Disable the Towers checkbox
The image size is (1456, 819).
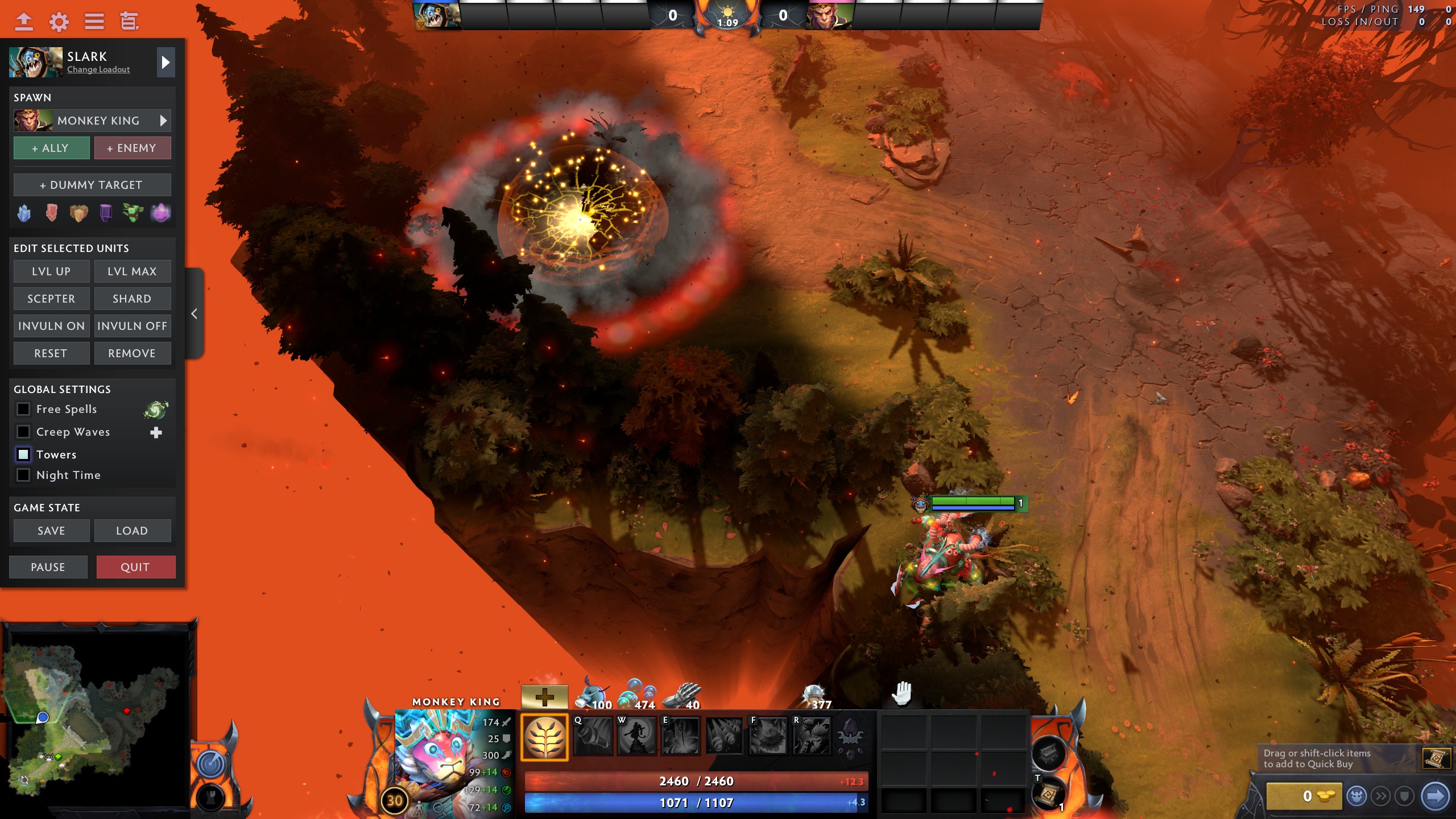pyautogui.click(x=23, y=454)
